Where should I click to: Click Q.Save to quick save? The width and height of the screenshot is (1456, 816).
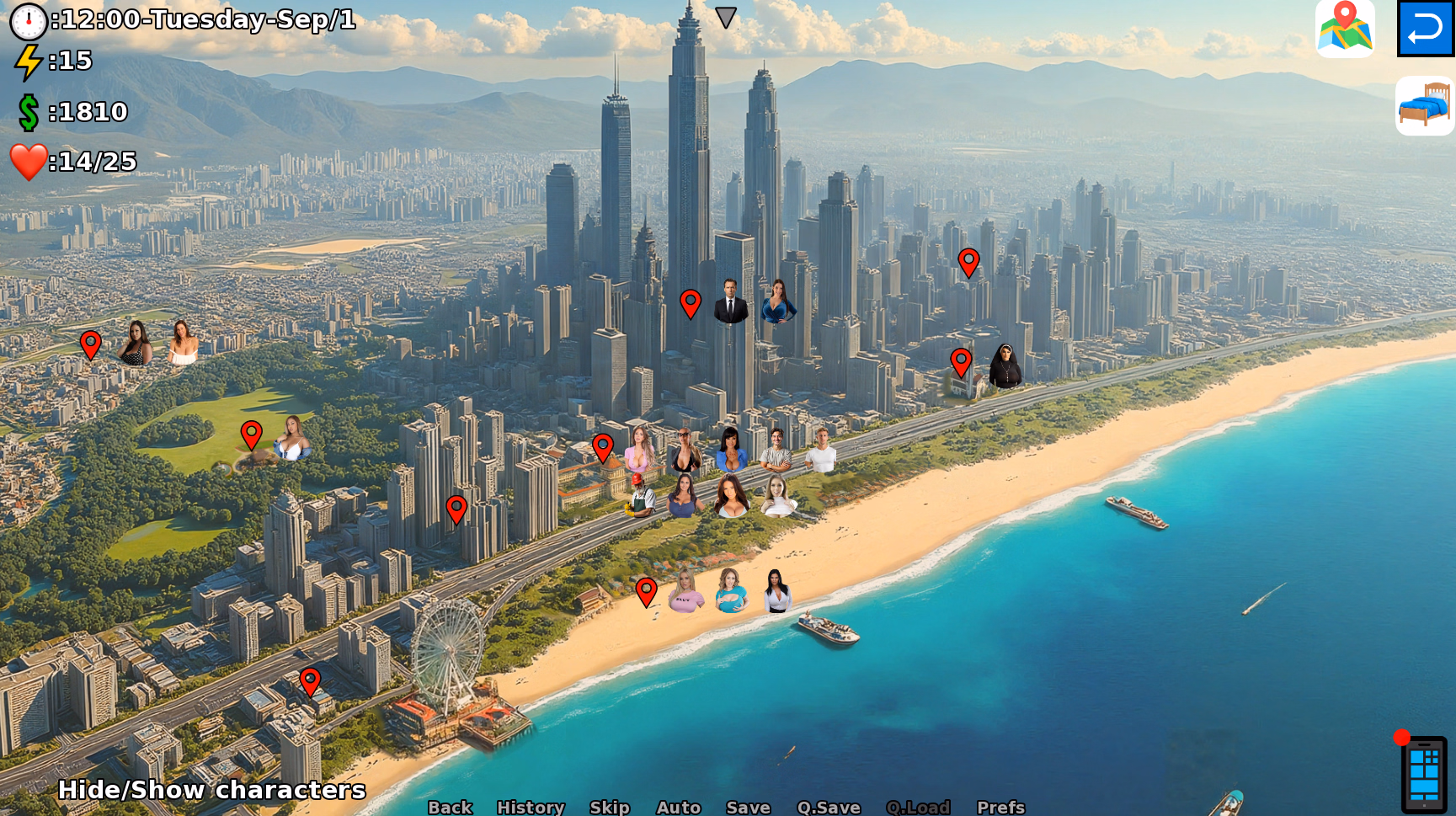(x=830, y=807)
